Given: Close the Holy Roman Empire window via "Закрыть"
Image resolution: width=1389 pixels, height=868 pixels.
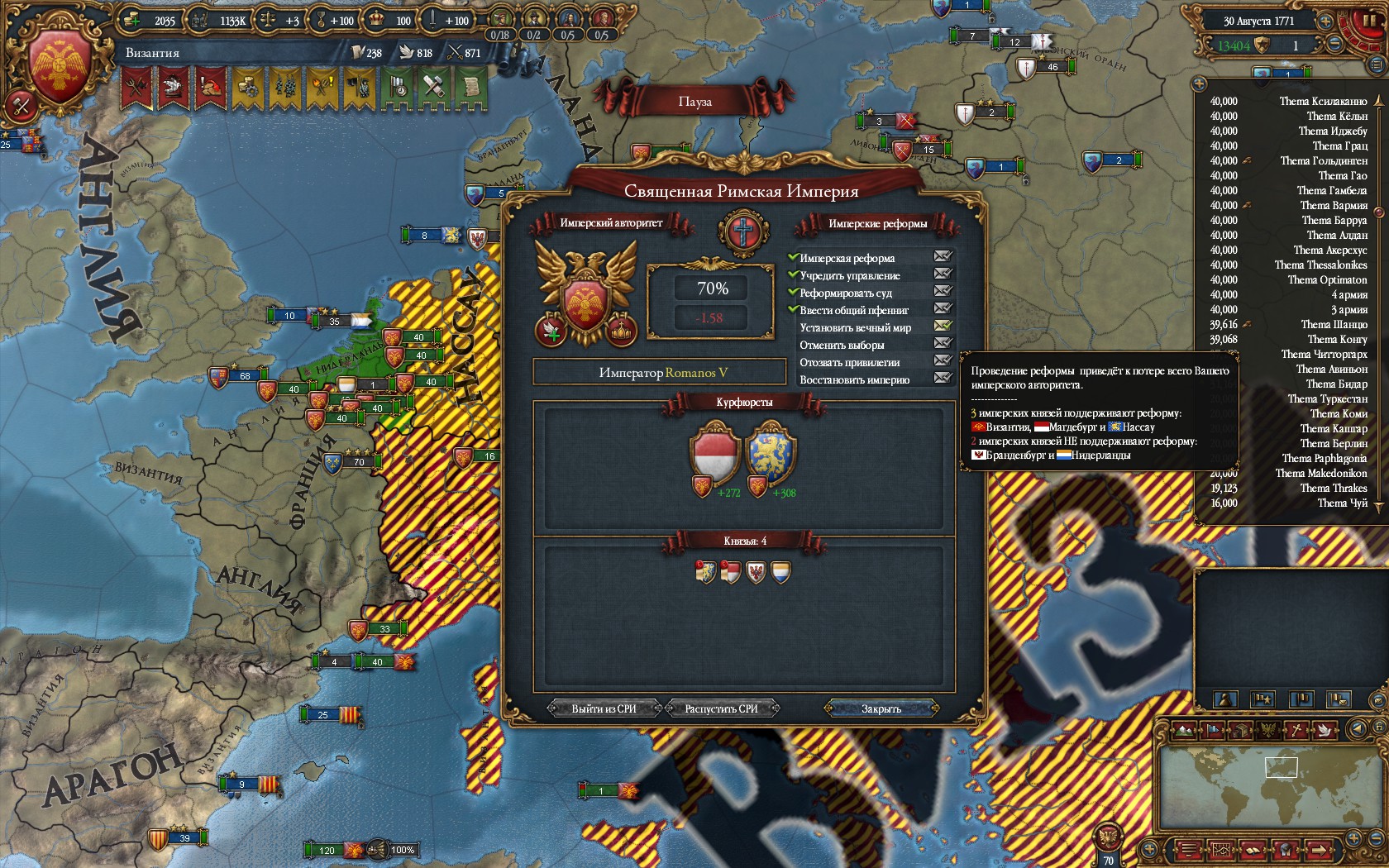Looking at the screenshot, I should coord(881,708).
